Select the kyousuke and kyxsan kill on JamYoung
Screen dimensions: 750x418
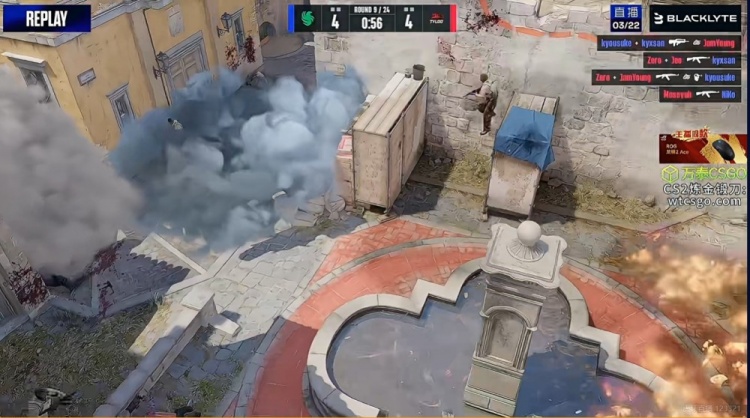click(669, 43)
